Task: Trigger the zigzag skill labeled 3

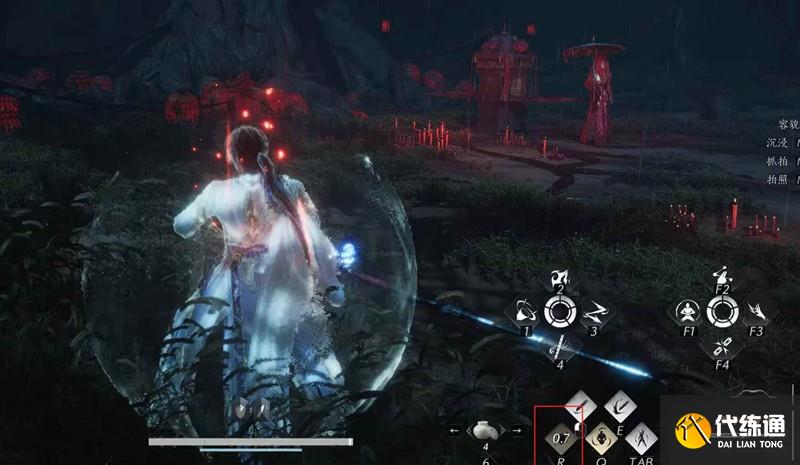Action: tap(593, 312)
